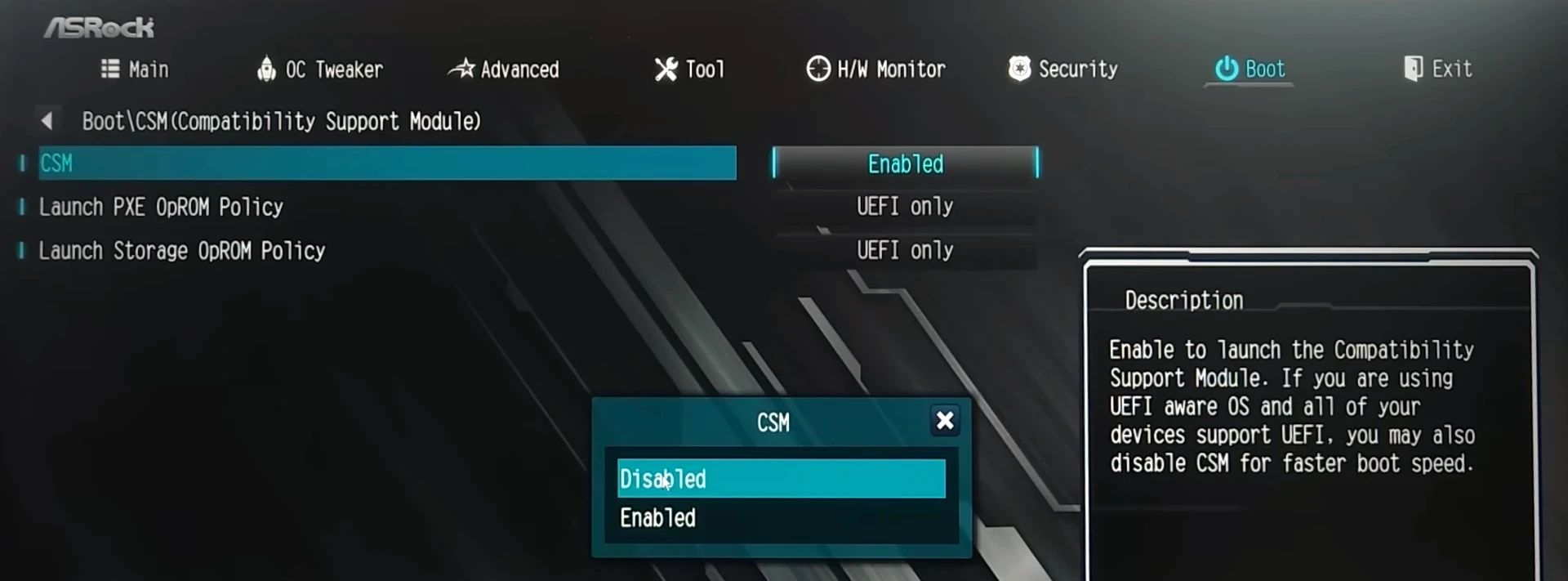Open the OC Tweaker tab
The image size is (1568, 581).
[320, 69]
